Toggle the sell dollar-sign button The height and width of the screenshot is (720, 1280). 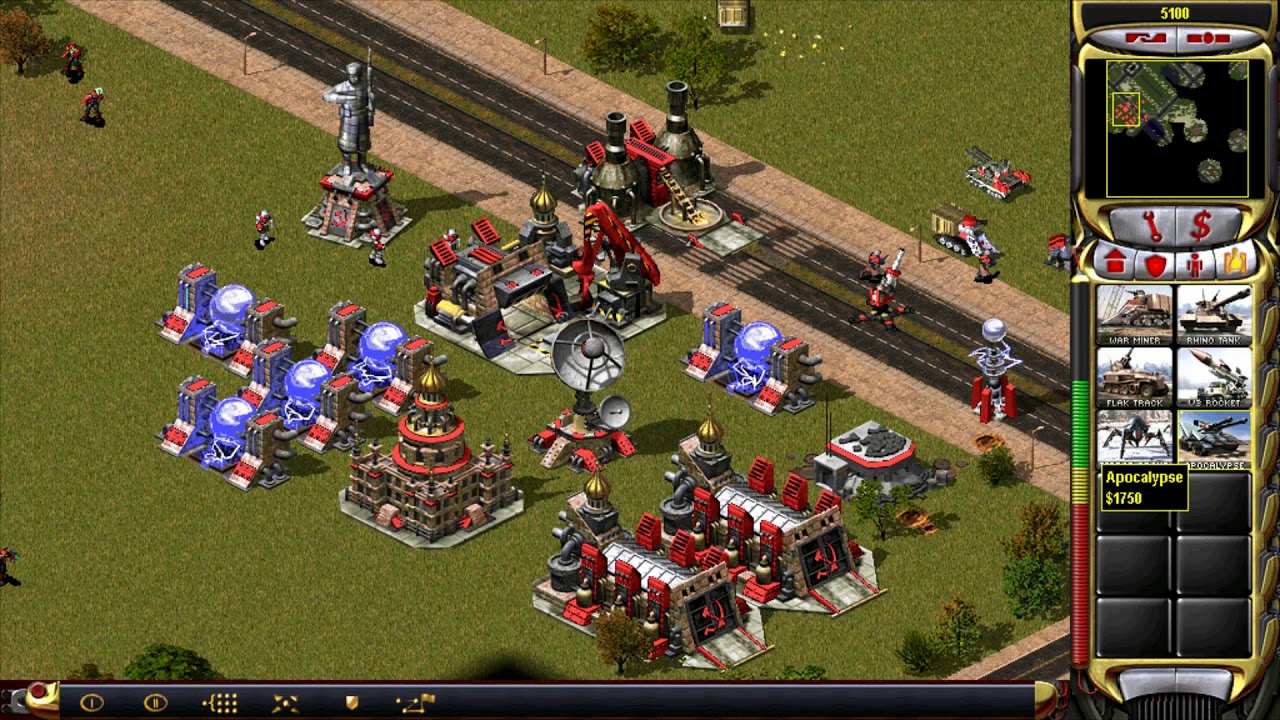tap(1200, 228)
